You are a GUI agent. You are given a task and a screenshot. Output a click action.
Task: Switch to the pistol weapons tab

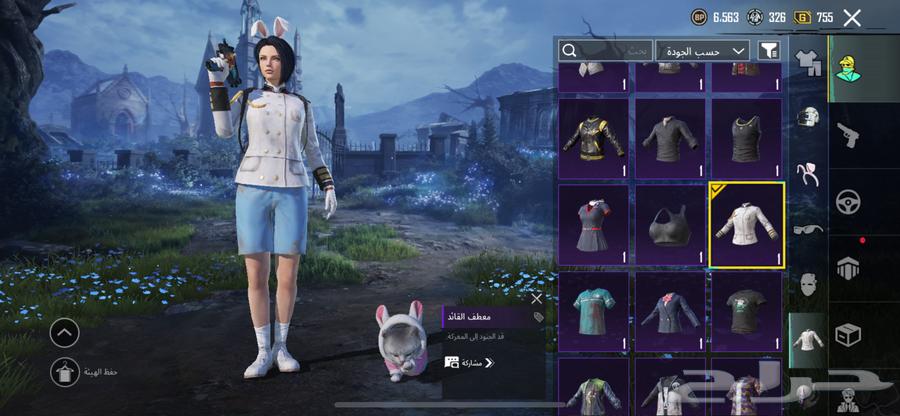pos(847,133)
